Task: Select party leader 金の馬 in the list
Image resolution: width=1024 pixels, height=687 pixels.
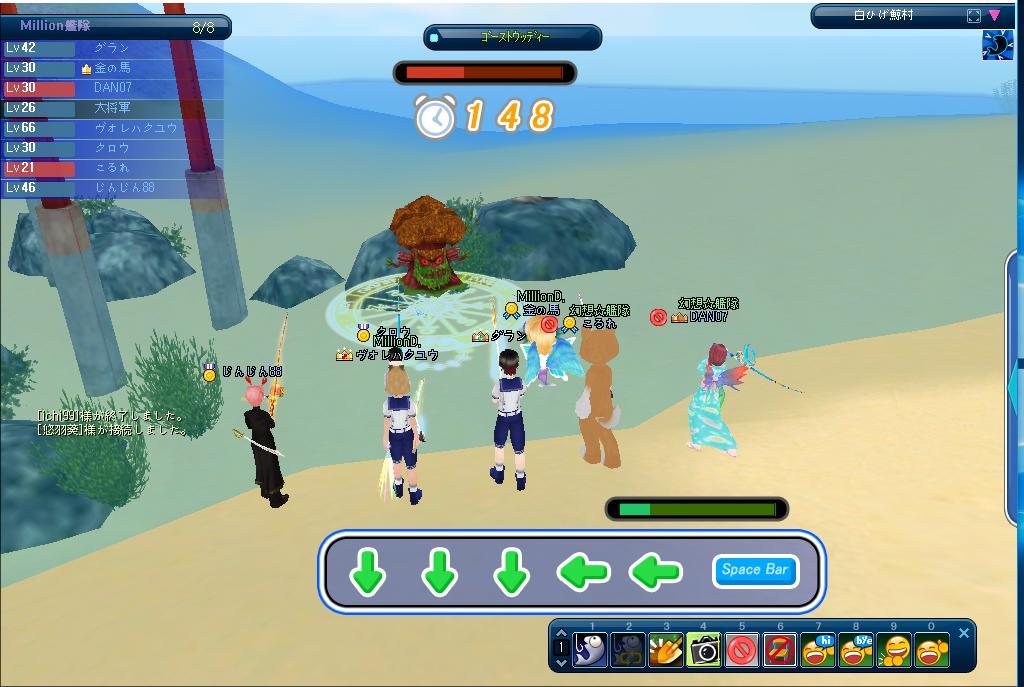Action: pyautogui.click(x=112, y=68)
